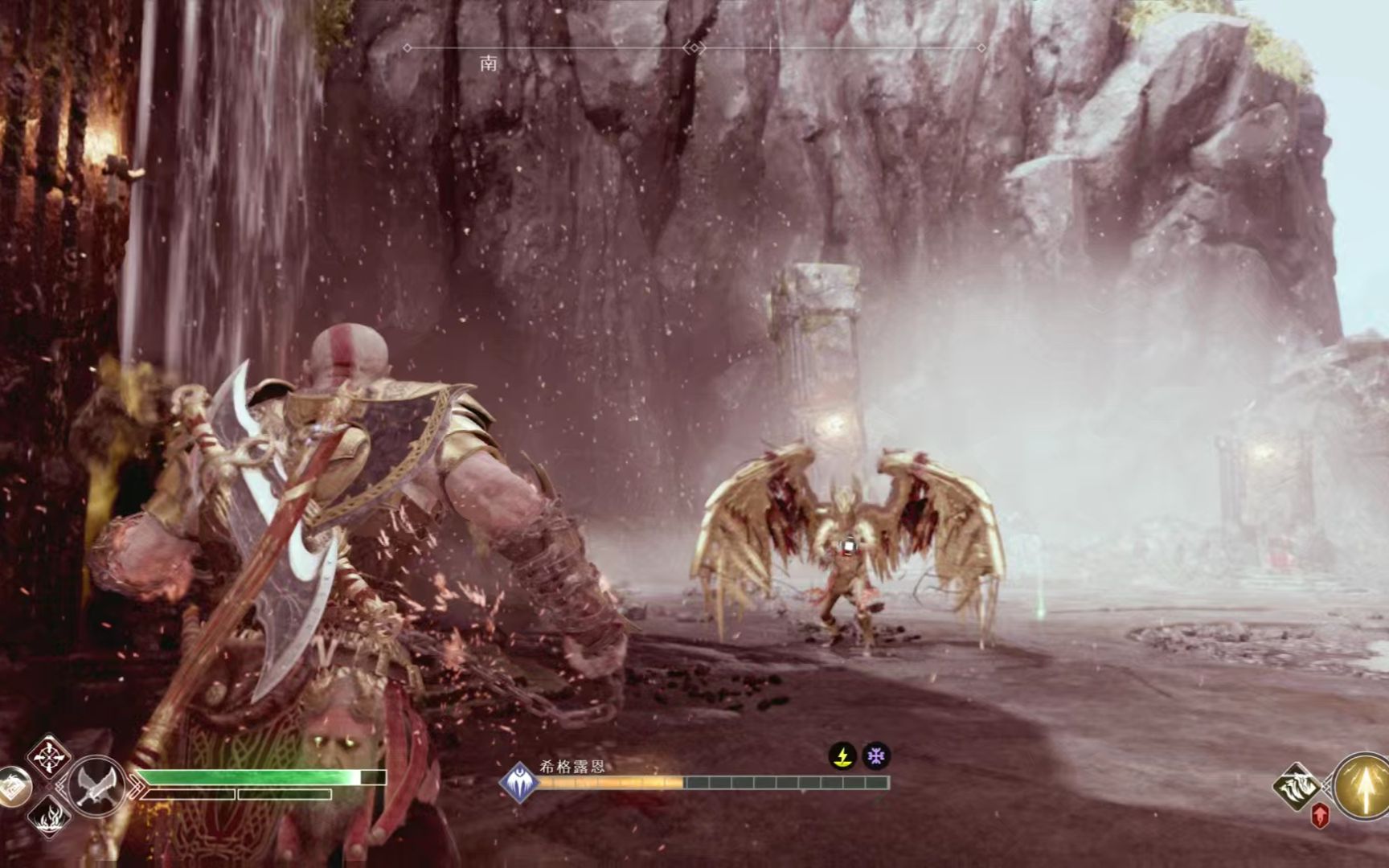Click the yellow lightning status icon

842,756
